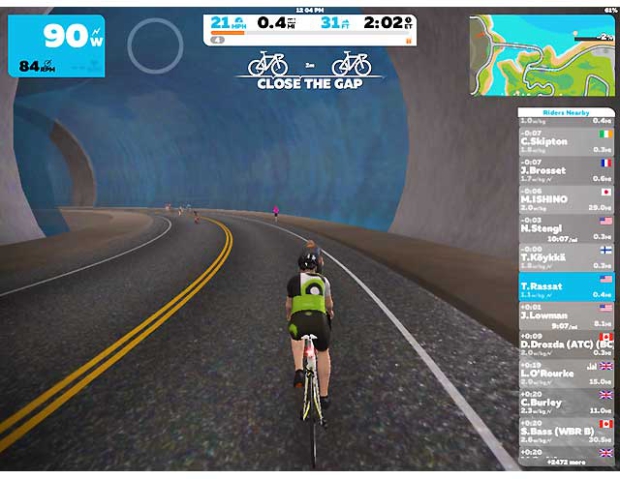The image size is (620, 479).
Task: Open the minimap in the corner
Action: [542, 47]
